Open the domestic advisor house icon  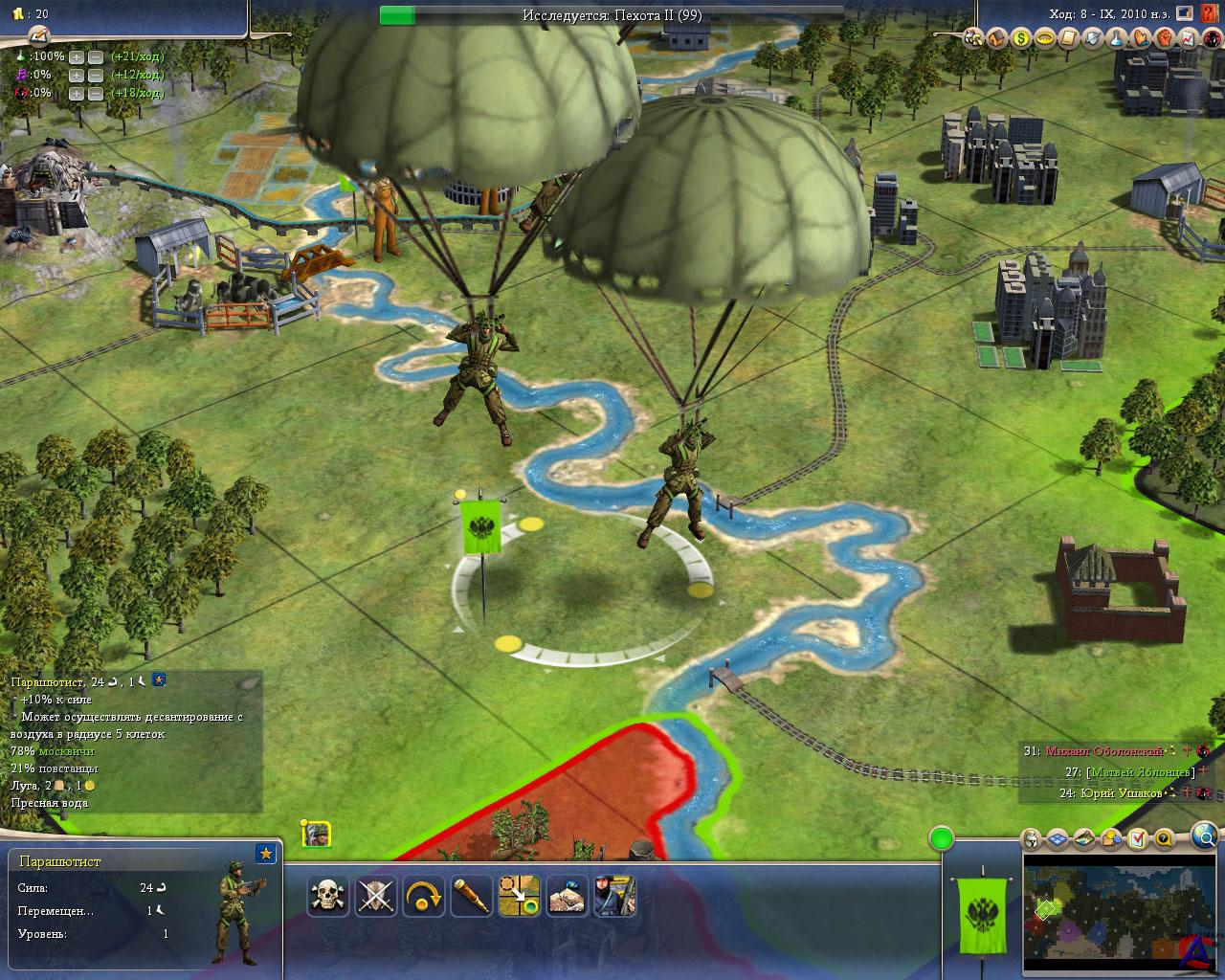(x=997, y=38)
